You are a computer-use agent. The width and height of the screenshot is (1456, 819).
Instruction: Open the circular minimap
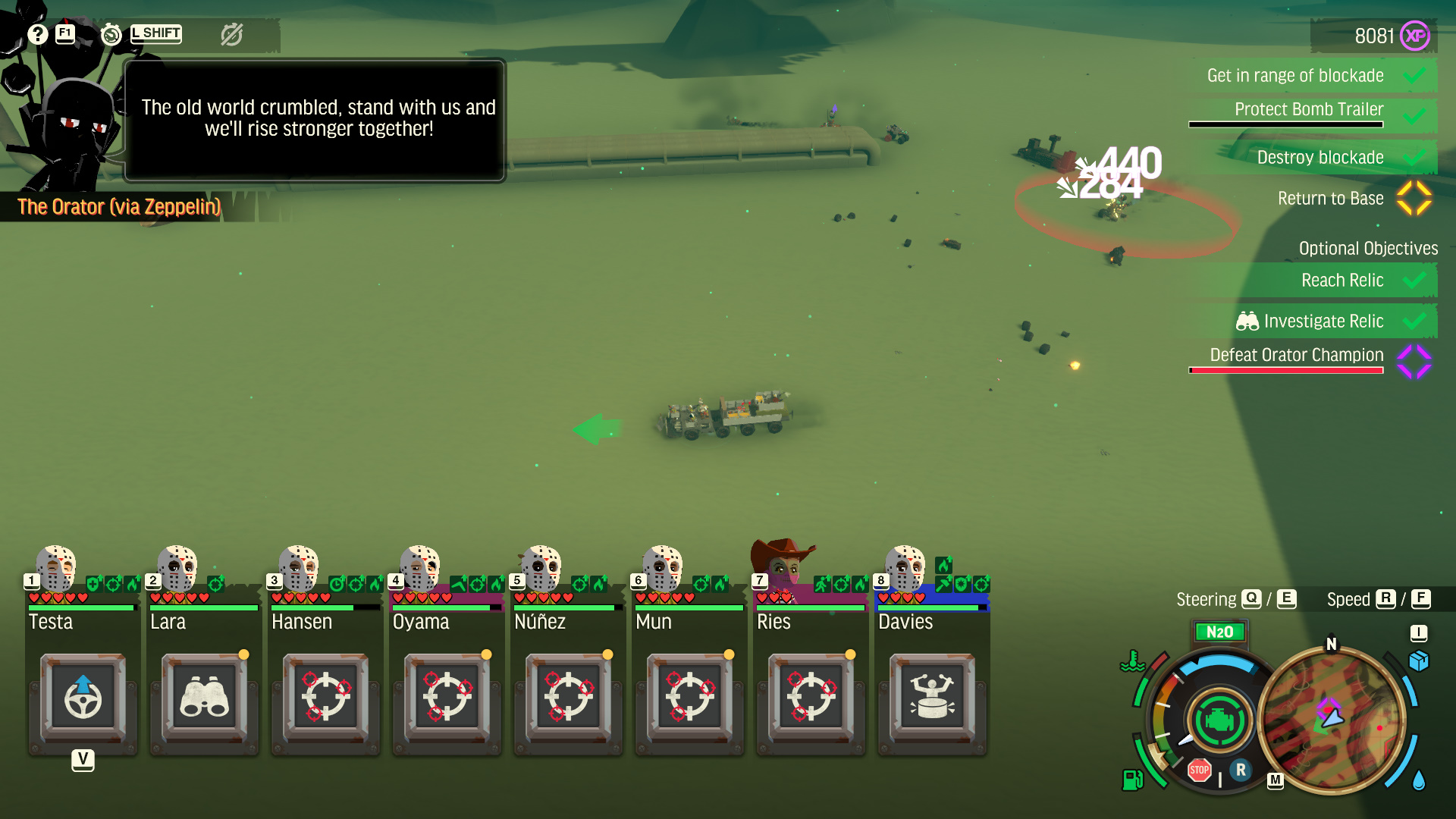[x=1332, y=719]
